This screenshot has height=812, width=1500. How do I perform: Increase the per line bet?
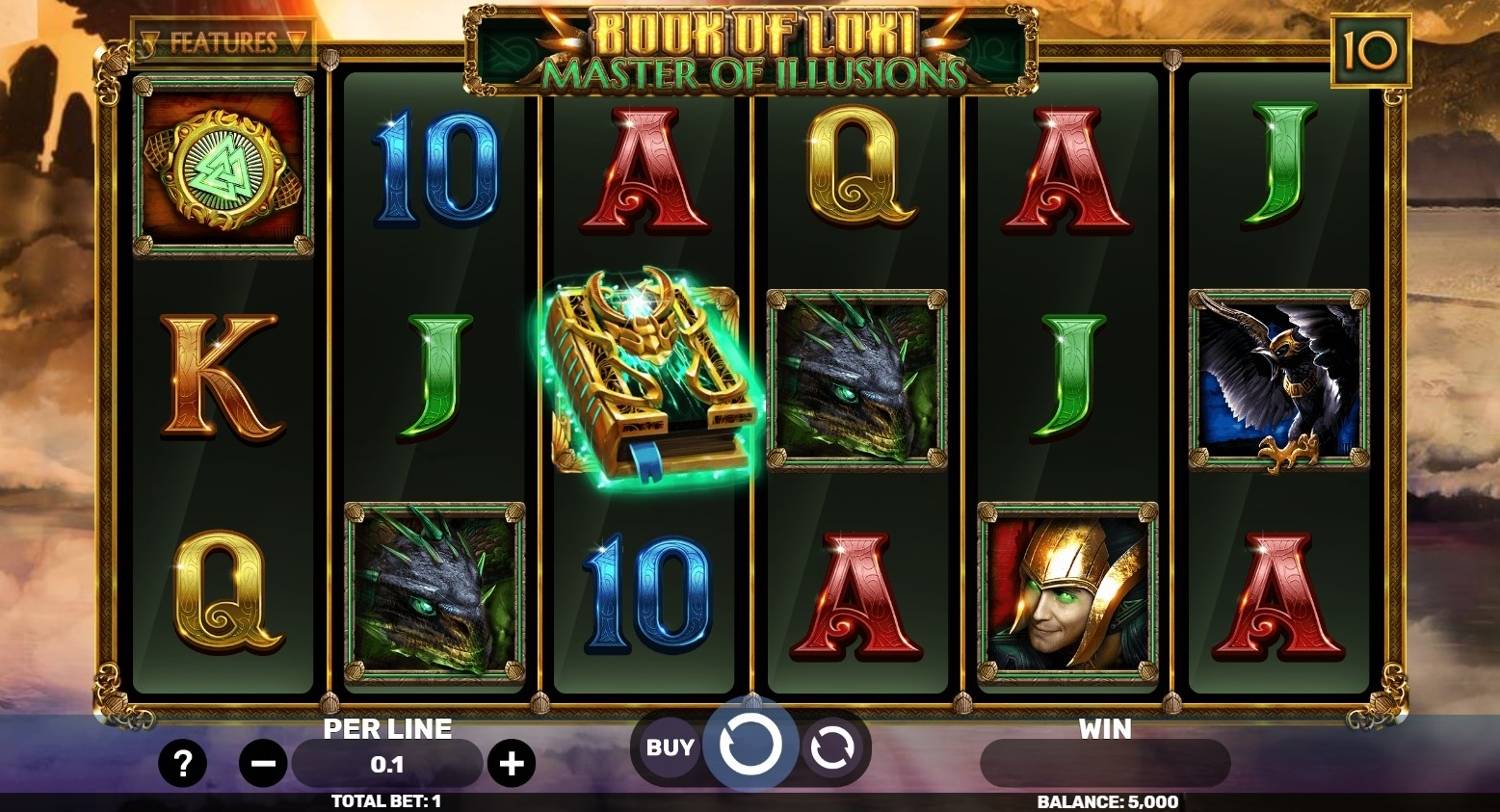(511, 765)
